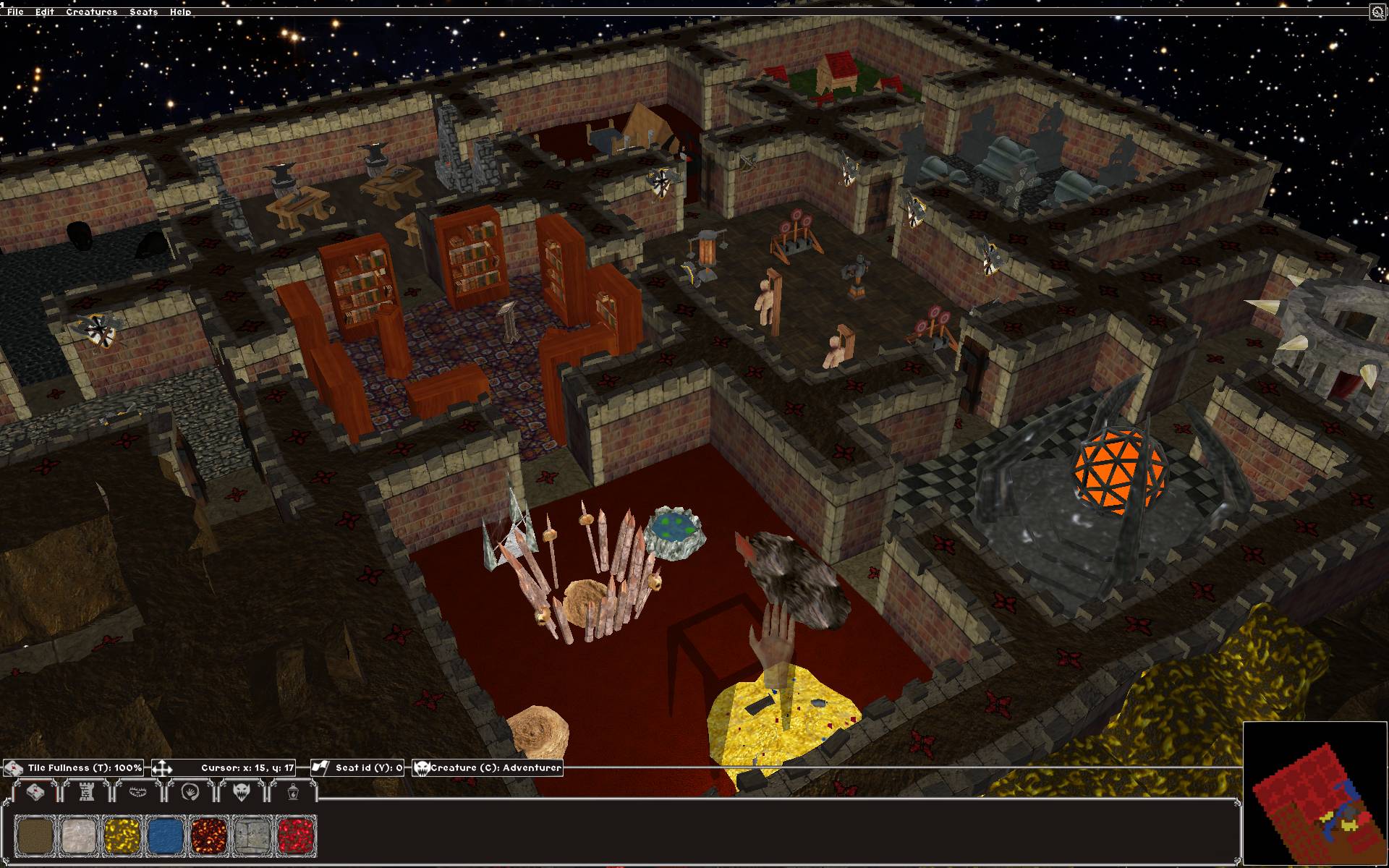Switch to the castle tower rooms tab

point(86,792)
